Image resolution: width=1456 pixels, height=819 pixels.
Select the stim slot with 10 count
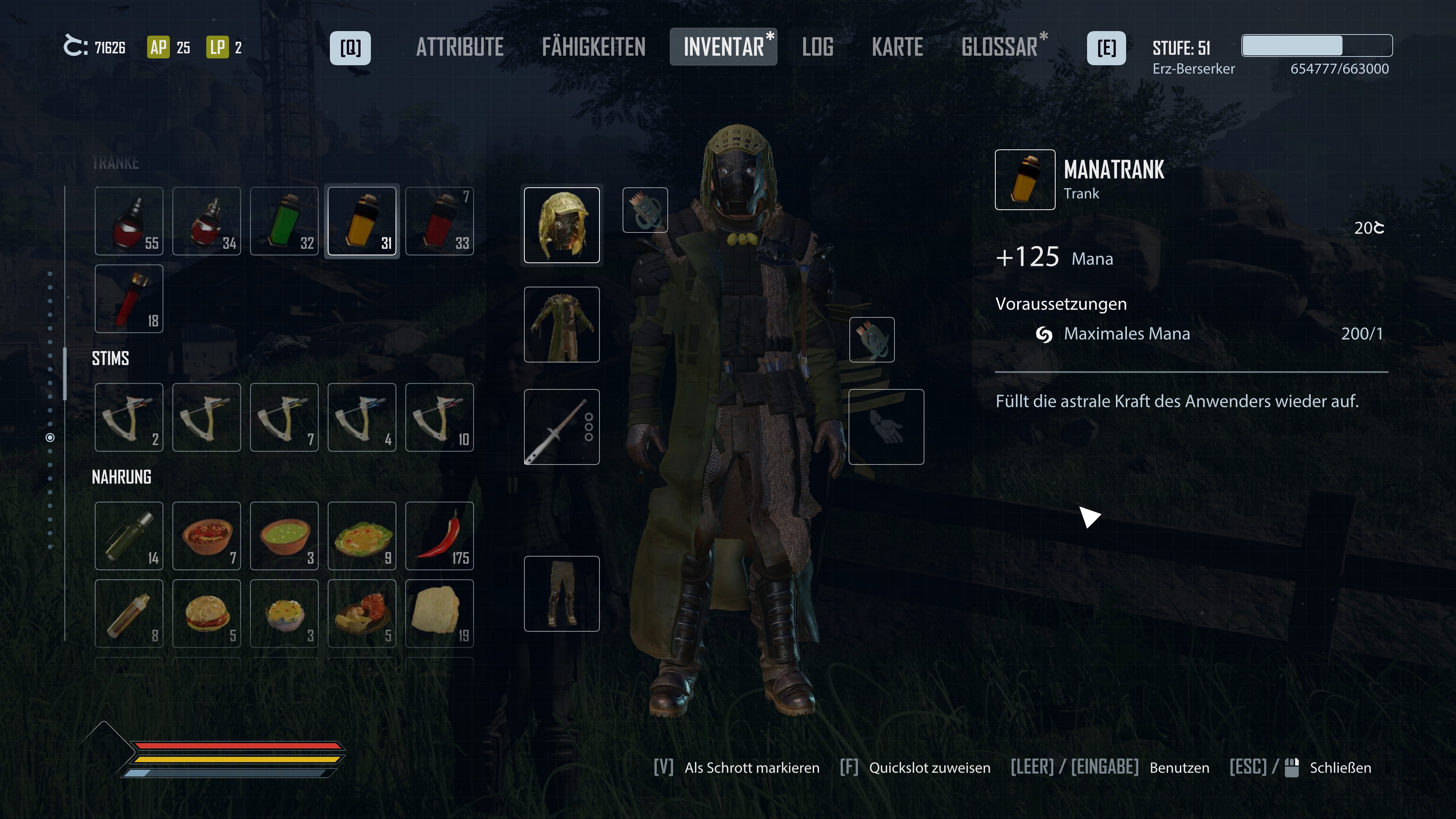point(439,417)
